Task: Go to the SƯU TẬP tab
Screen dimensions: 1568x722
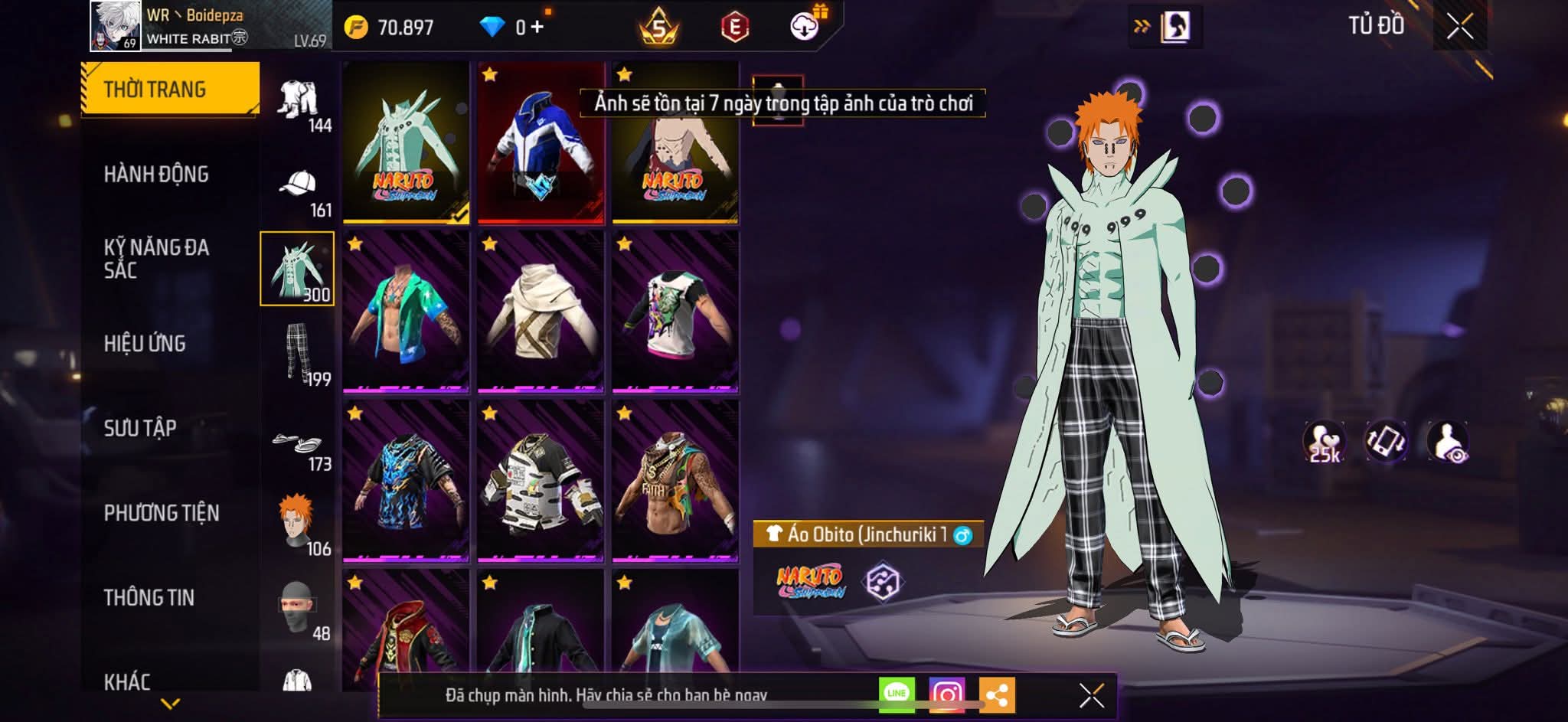Action: (x=140, y=428)
